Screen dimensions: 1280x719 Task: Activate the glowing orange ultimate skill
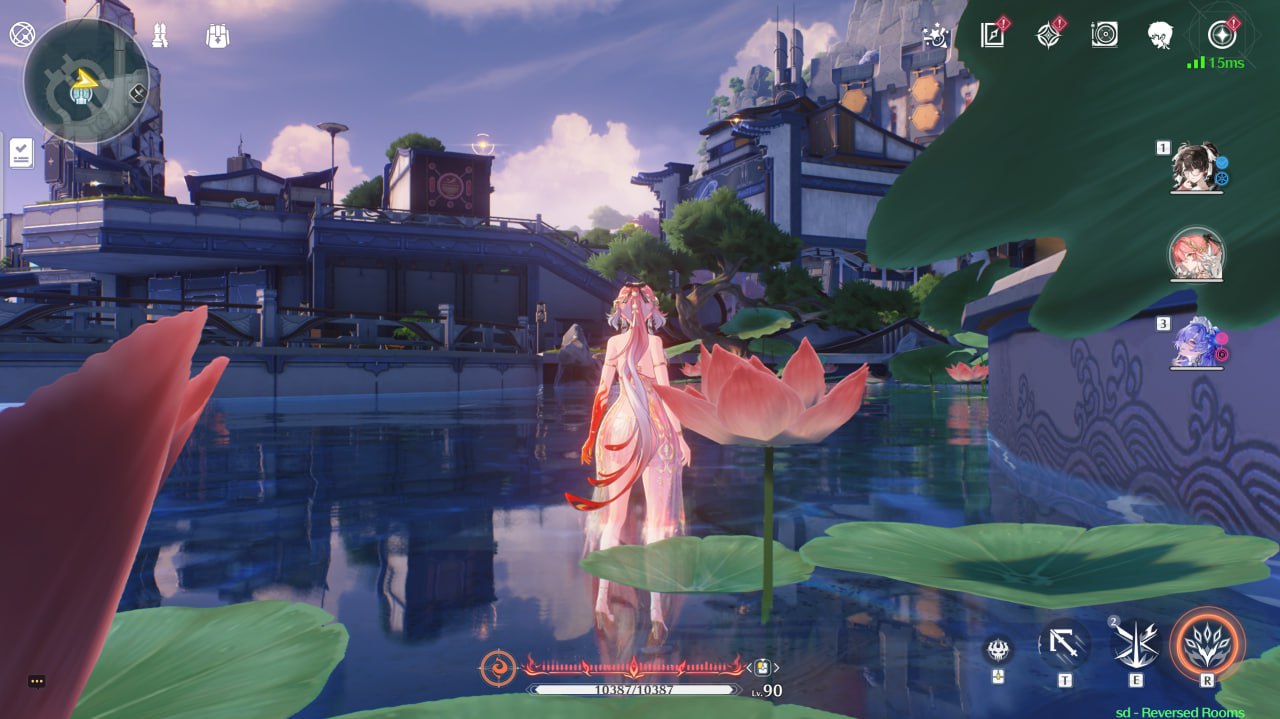pos(1208,643)
